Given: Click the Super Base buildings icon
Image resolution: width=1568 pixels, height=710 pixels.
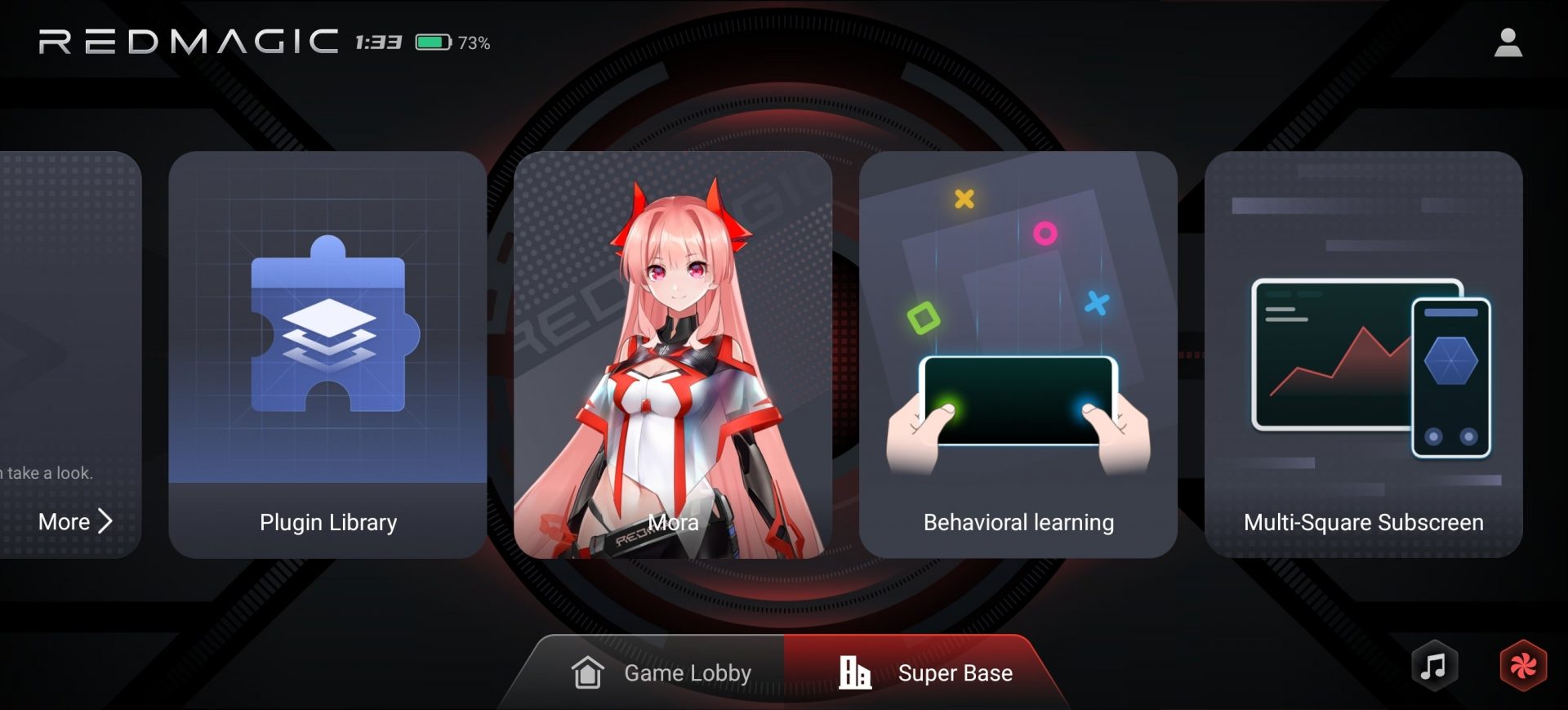Looking at the screenshot, I should 855,672.
